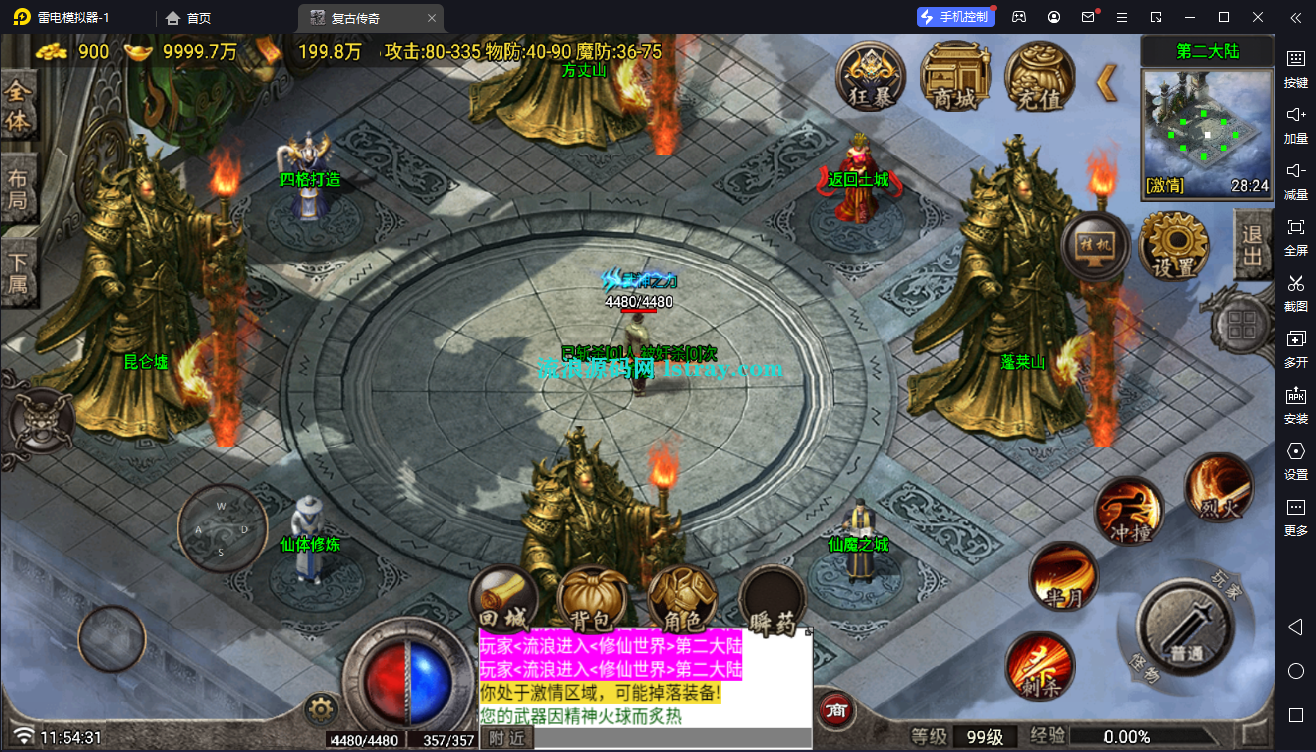
Task: Collapse top icons with the gold arrow
Action: 1106,82
